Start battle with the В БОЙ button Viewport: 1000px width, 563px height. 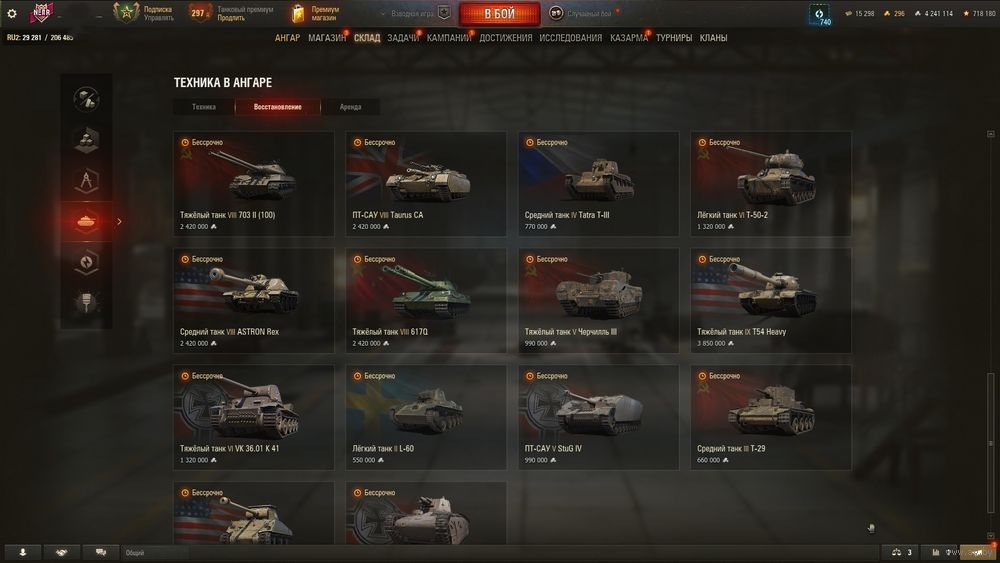pos(499,14)
